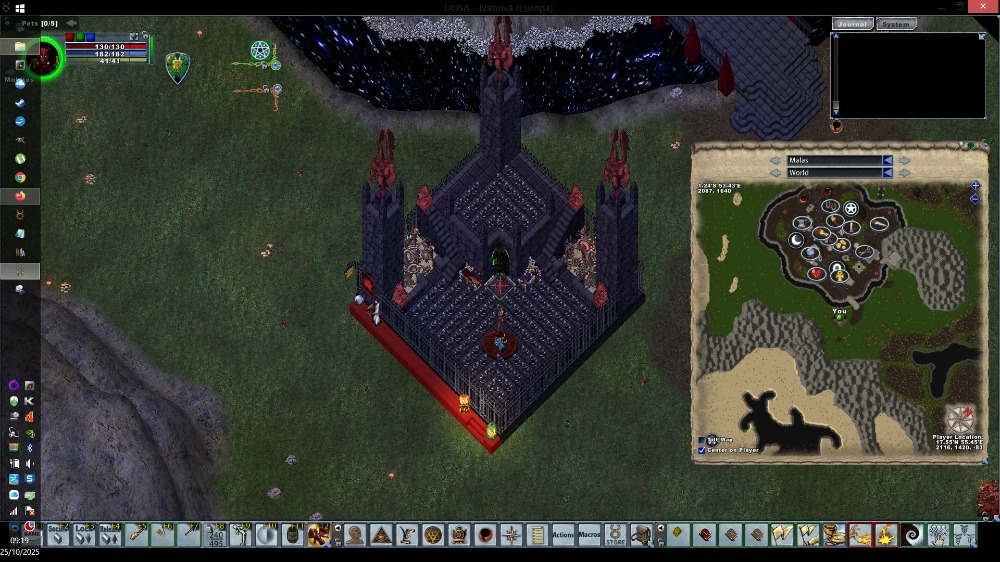1000x562 pixels.
Task: Open the Store from the menu bar
Action: click(615, 535)
